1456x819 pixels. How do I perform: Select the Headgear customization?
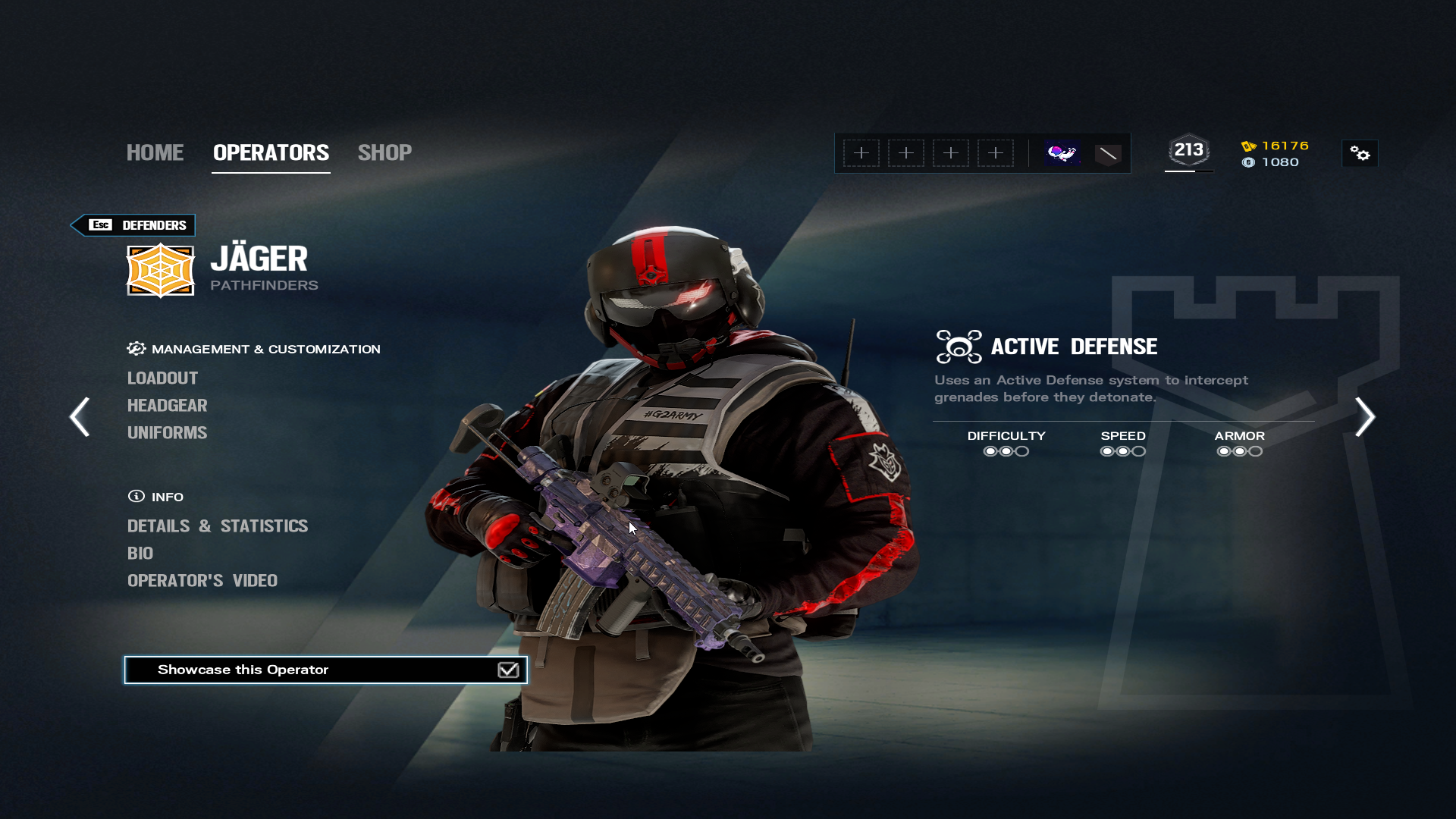(x=167, y=405)
